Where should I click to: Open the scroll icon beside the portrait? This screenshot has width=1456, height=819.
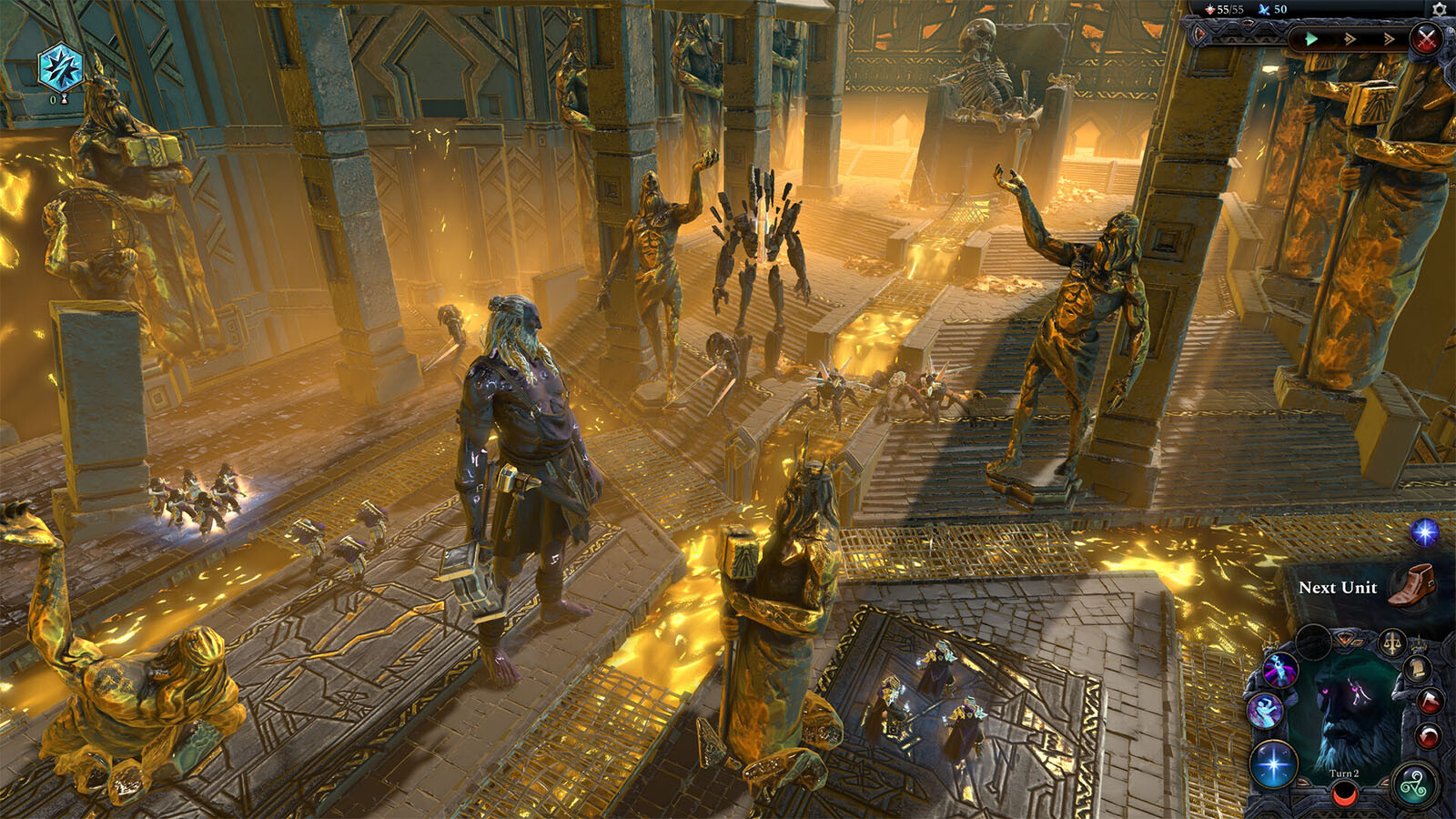[1417, 671]
